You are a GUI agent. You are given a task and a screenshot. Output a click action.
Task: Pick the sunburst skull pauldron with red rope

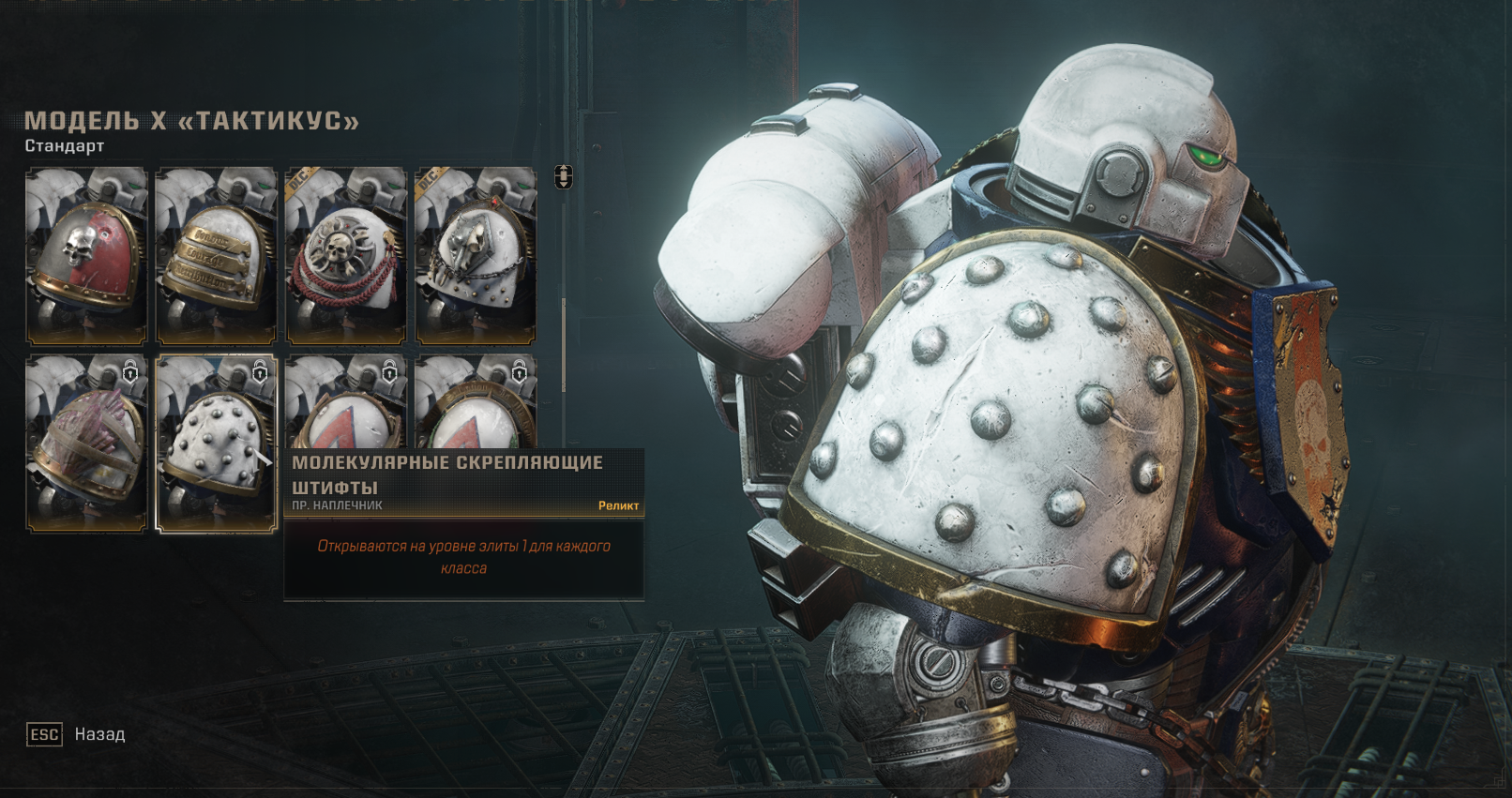point(345,256)
